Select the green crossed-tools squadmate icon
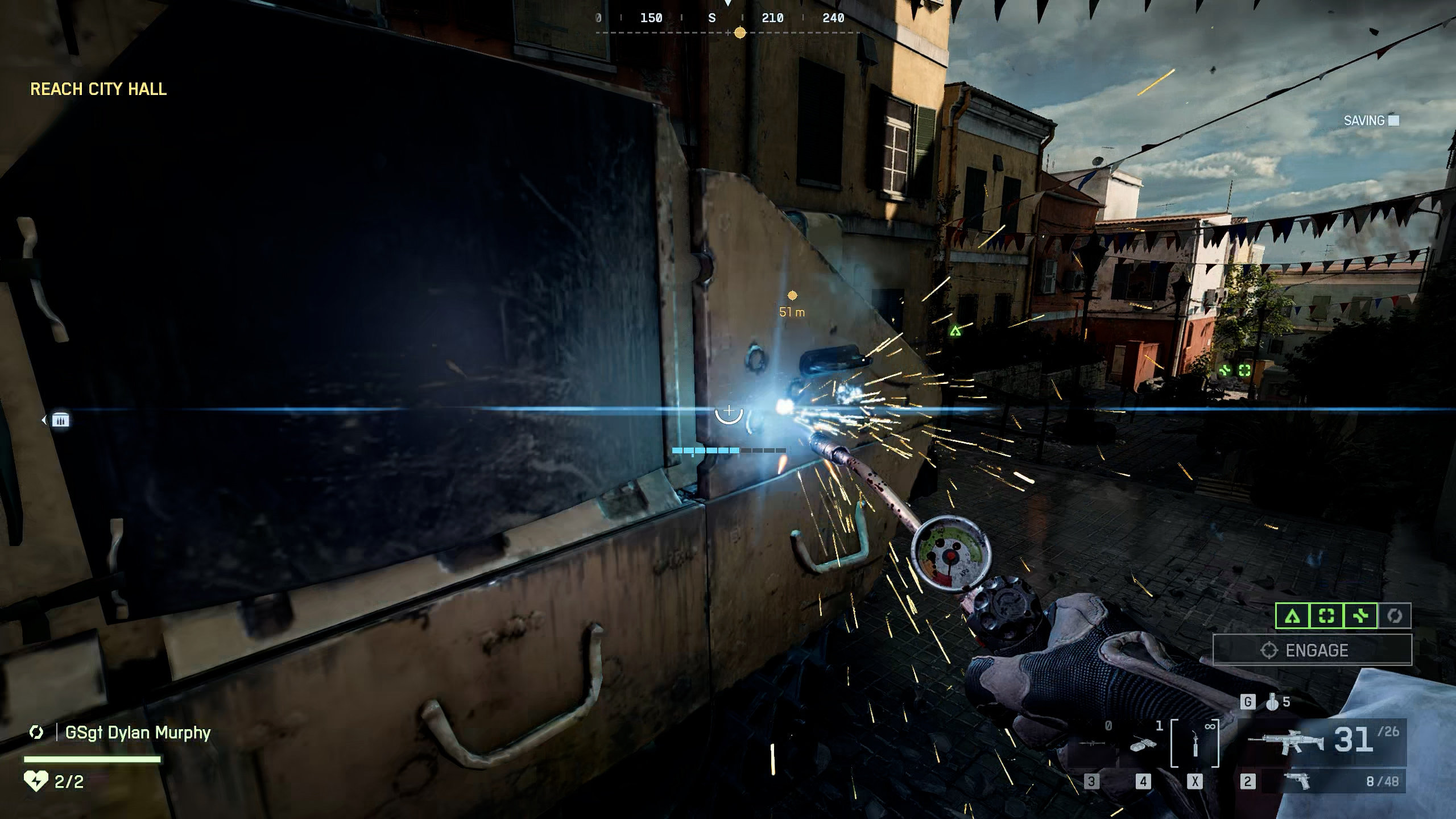This screenshot has width=1456, height=819. [1360, 616]
